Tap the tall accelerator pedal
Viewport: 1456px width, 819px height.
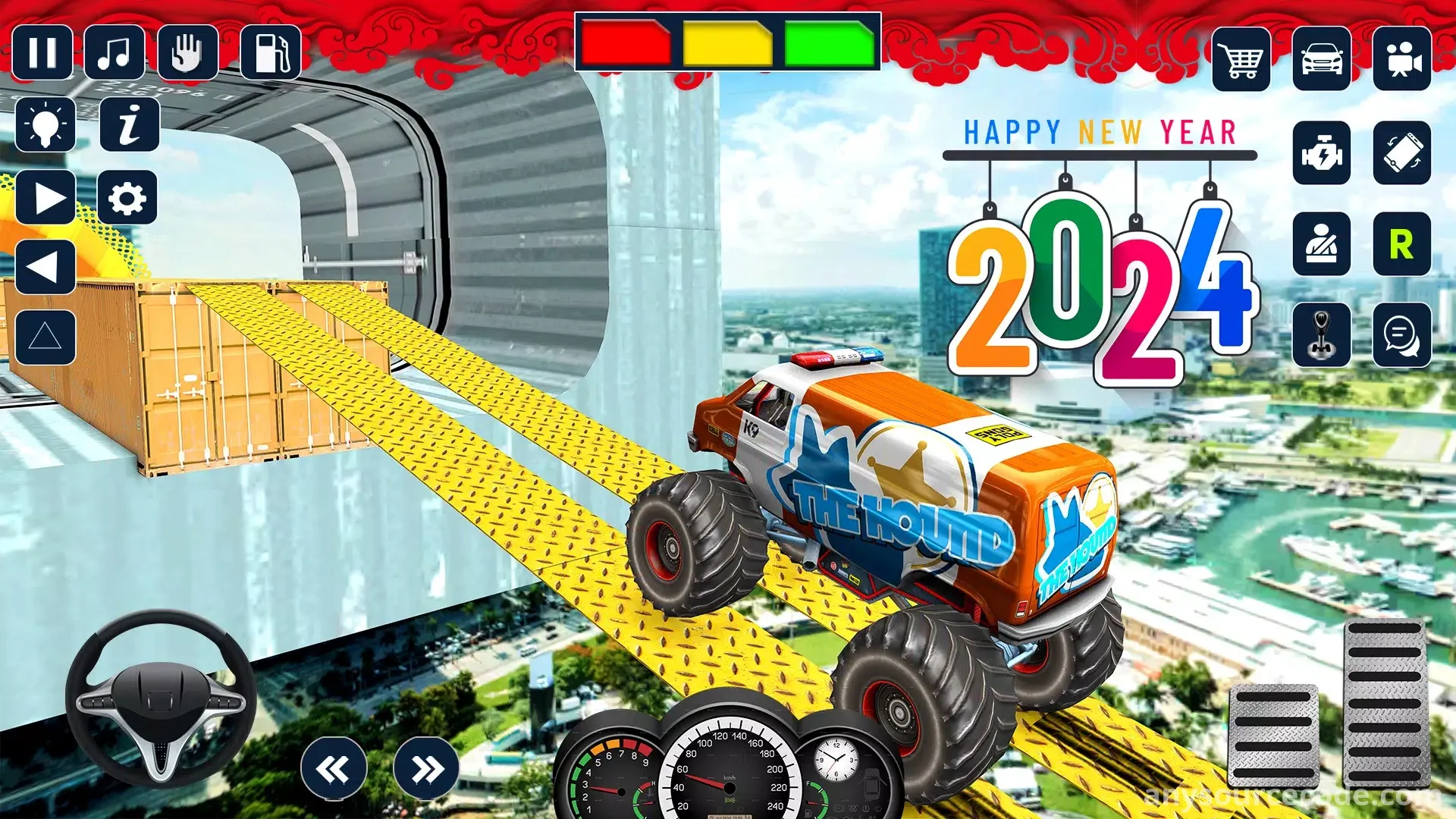click(x=1385, y=703)
